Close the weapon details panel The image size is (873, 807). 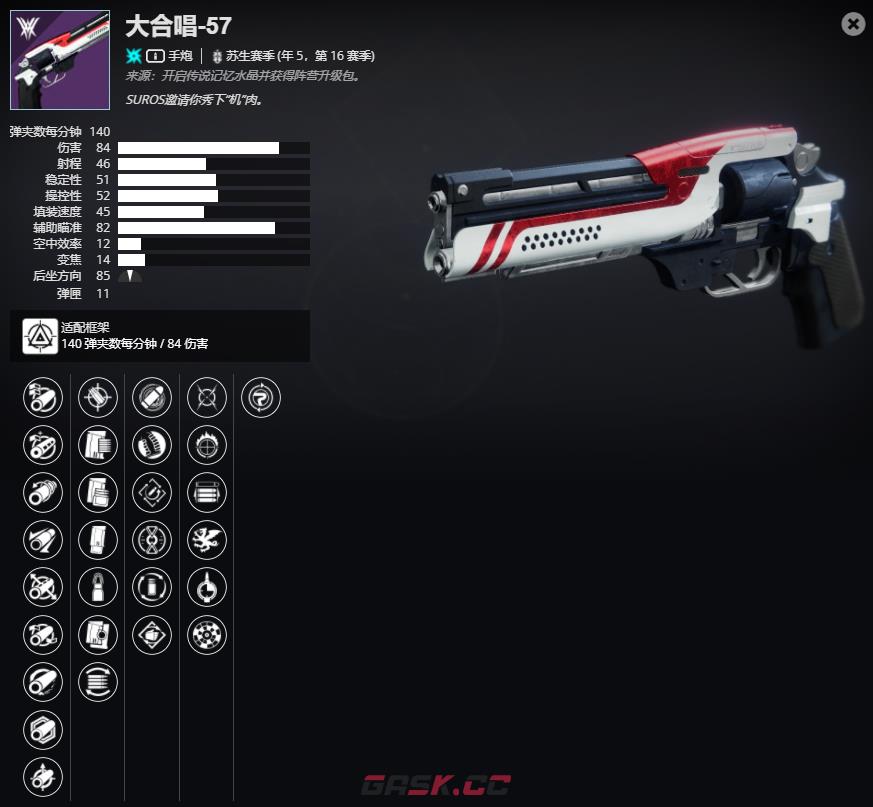(x=853, y=24)
